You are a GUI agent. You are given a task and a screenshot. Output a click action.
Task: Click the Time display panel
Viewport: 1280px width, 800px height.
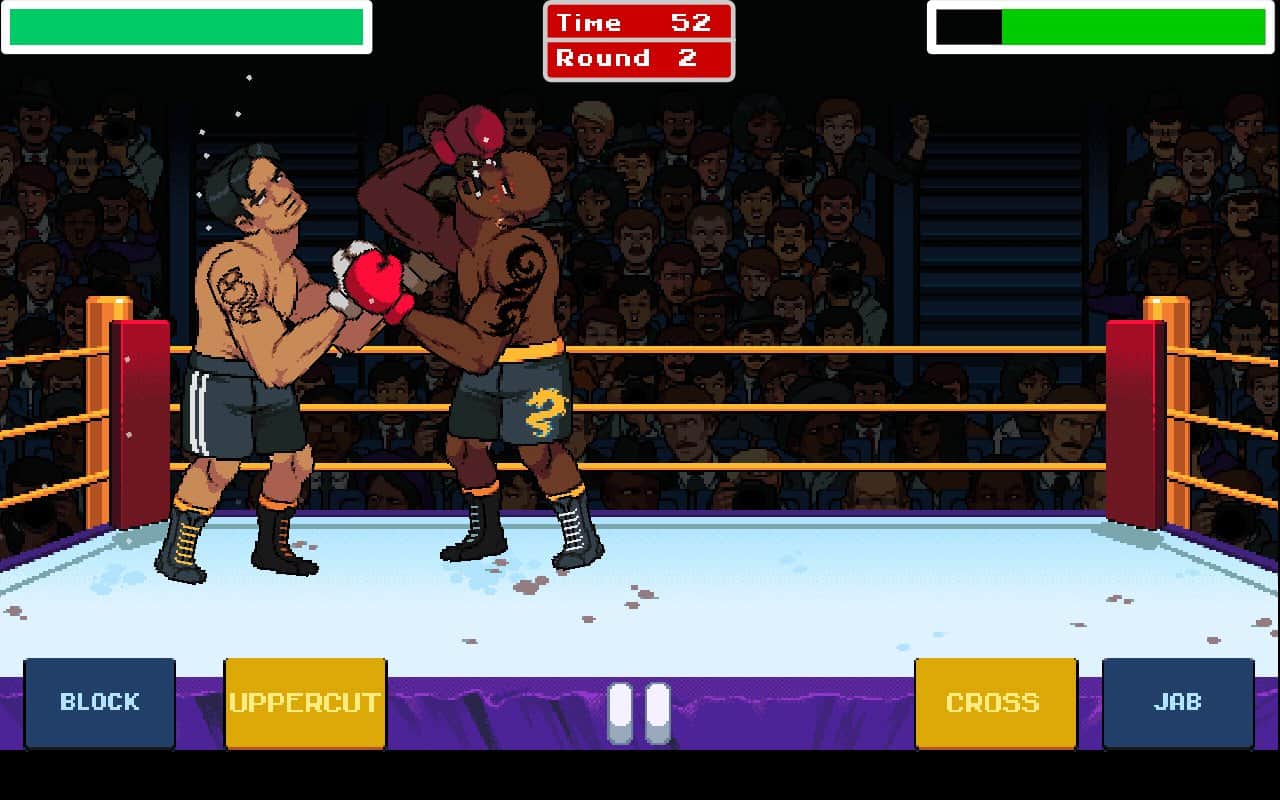pyautogui.click(x=639, y=22)
